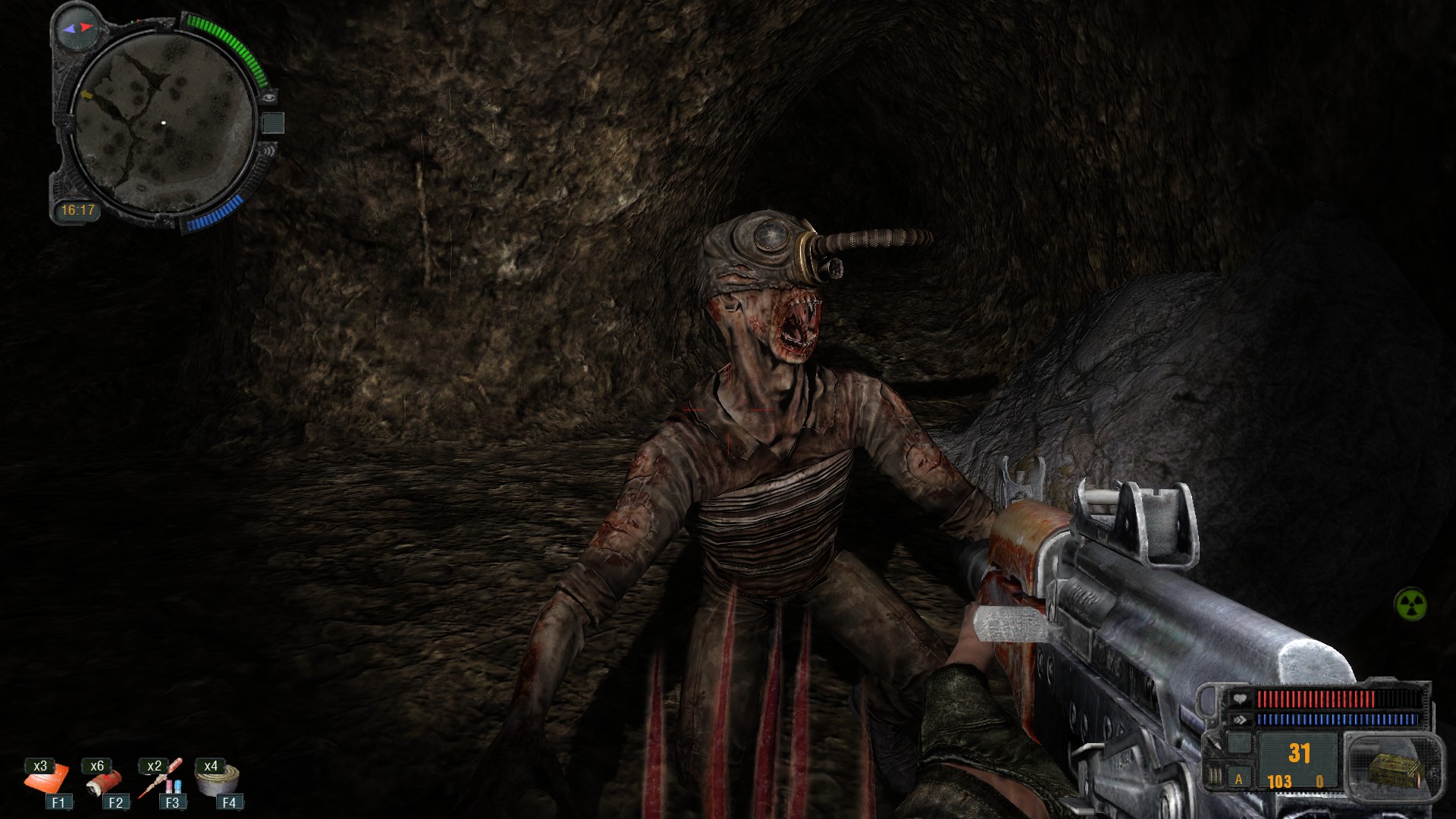Click the ammo box type icon
1456x819 pixels.
[1394, 769]
